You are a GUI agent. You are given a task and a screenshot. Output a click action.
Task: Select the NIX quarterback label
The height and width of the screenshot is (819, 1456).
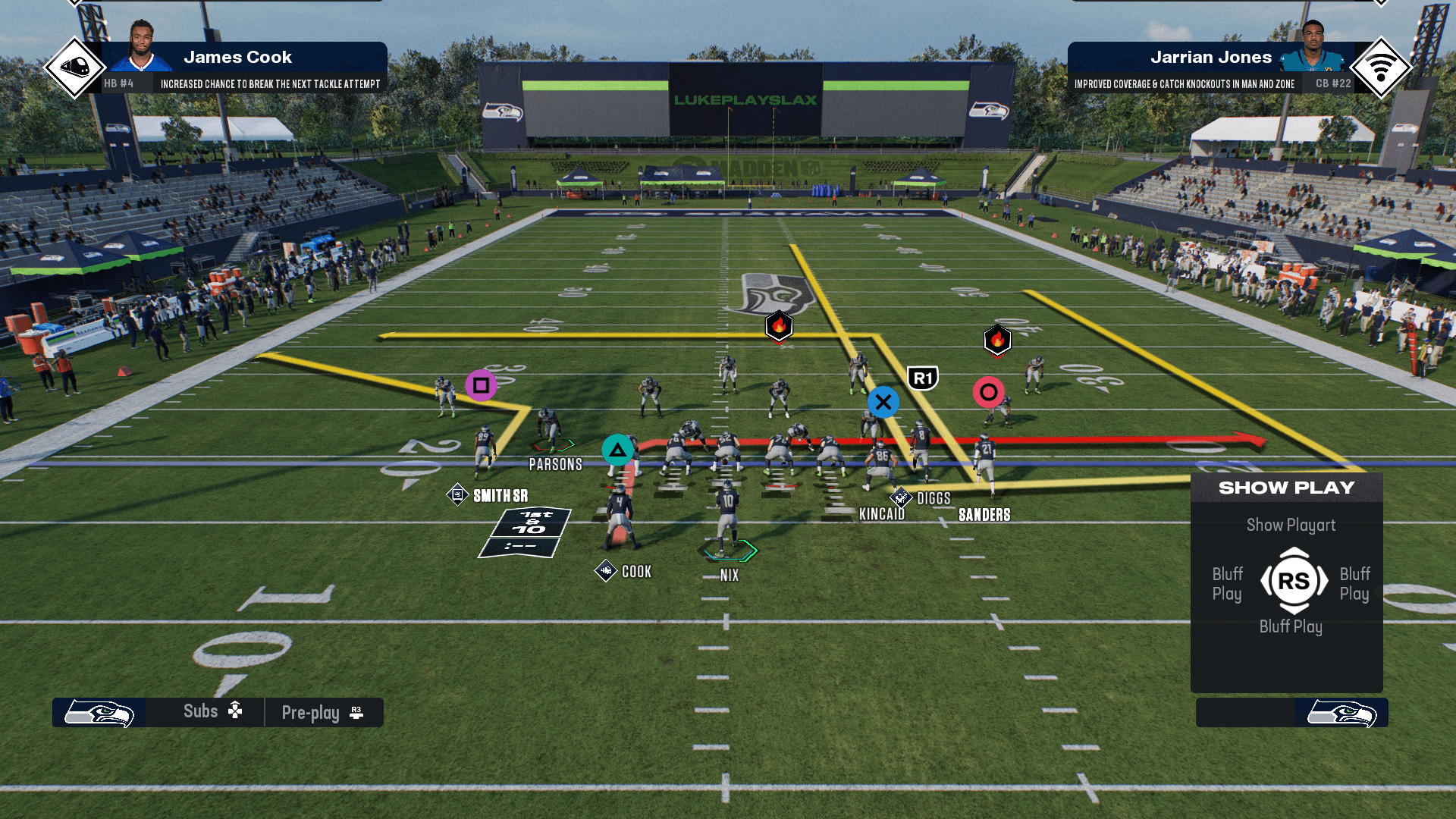pyautogui.click(x=729, y=576)
